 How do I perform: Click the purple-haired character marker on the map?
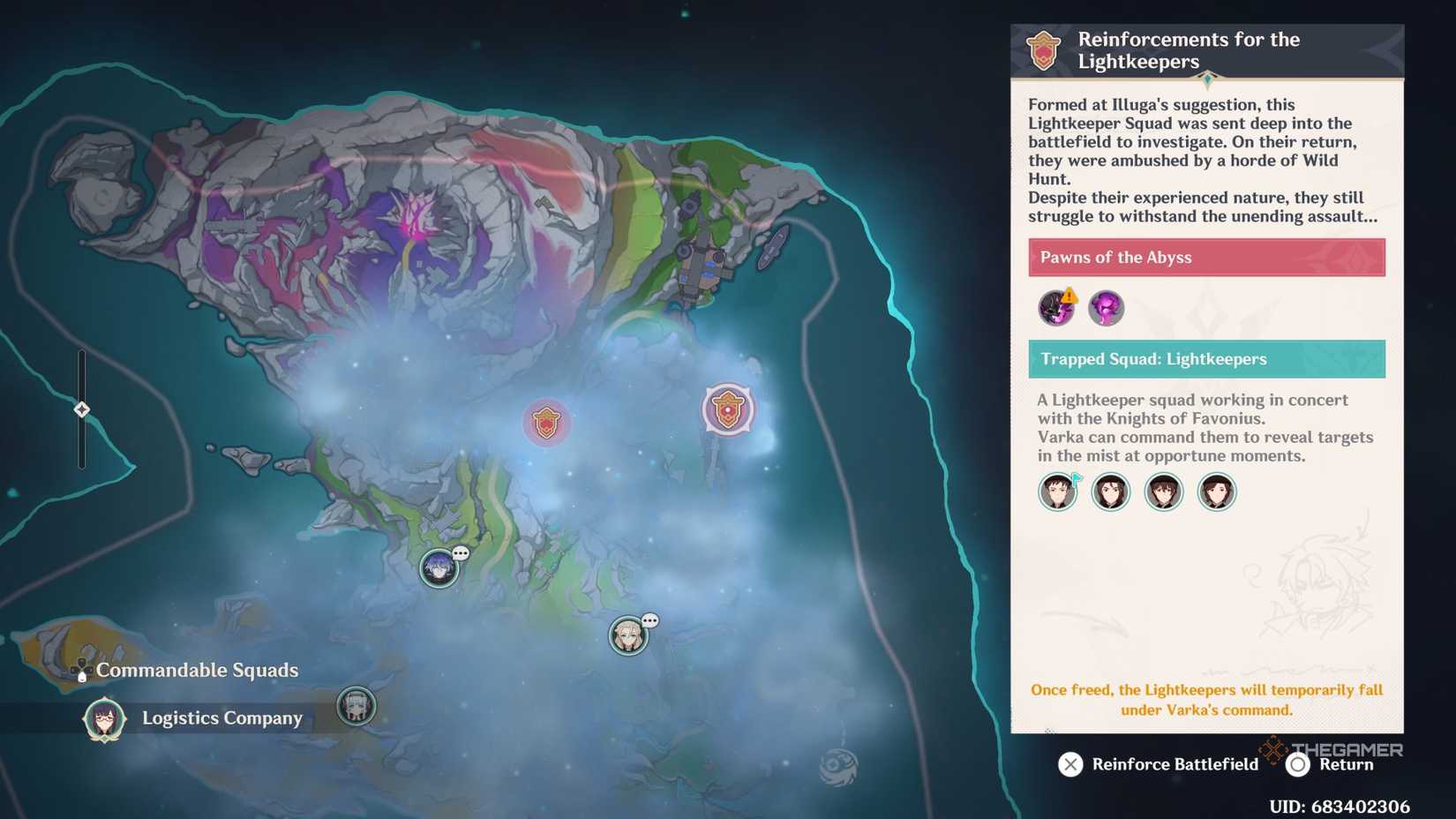pos(439,569)
